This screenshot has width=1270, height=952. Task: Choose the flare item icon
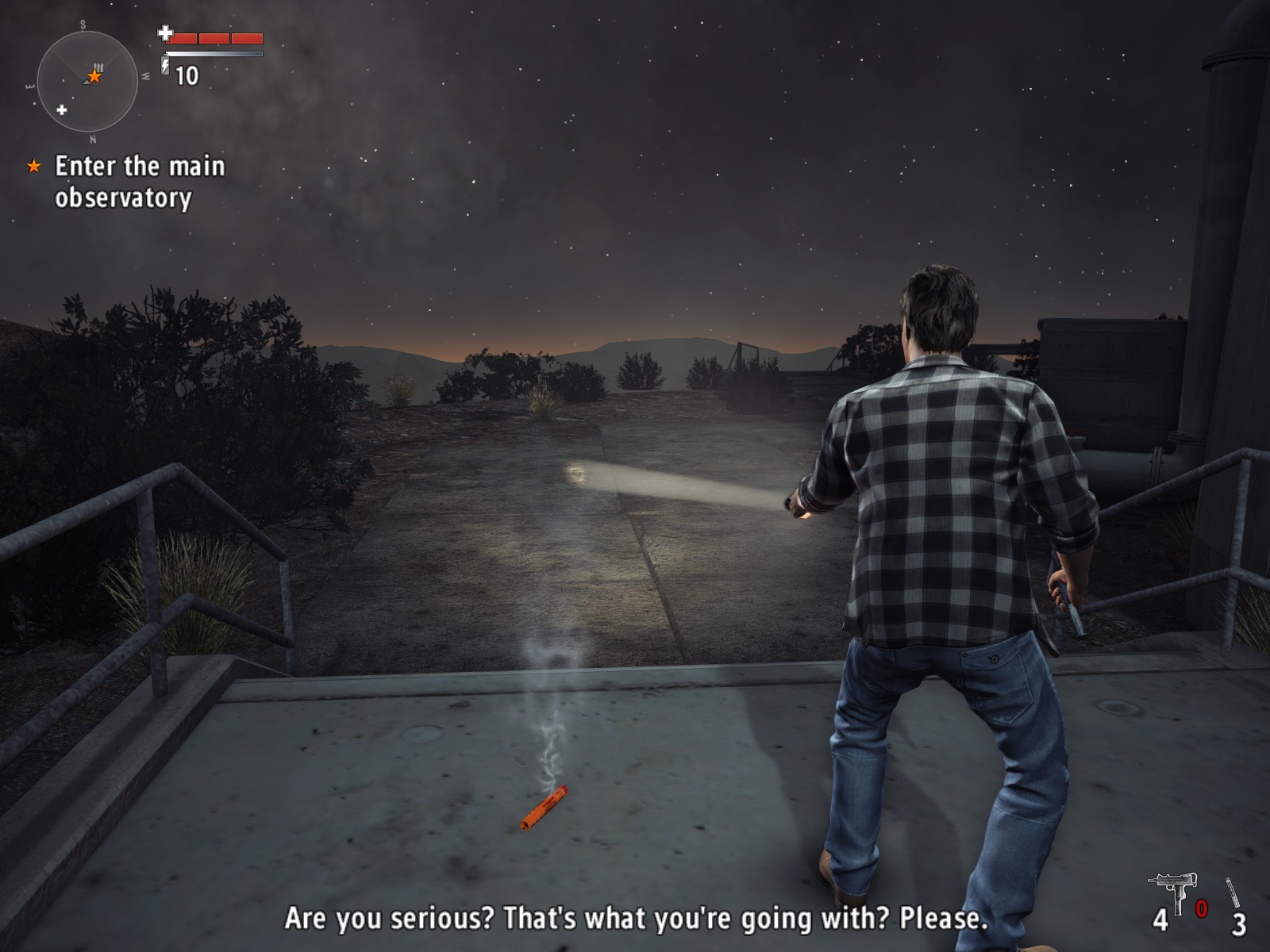click(x=1232, y=893)
